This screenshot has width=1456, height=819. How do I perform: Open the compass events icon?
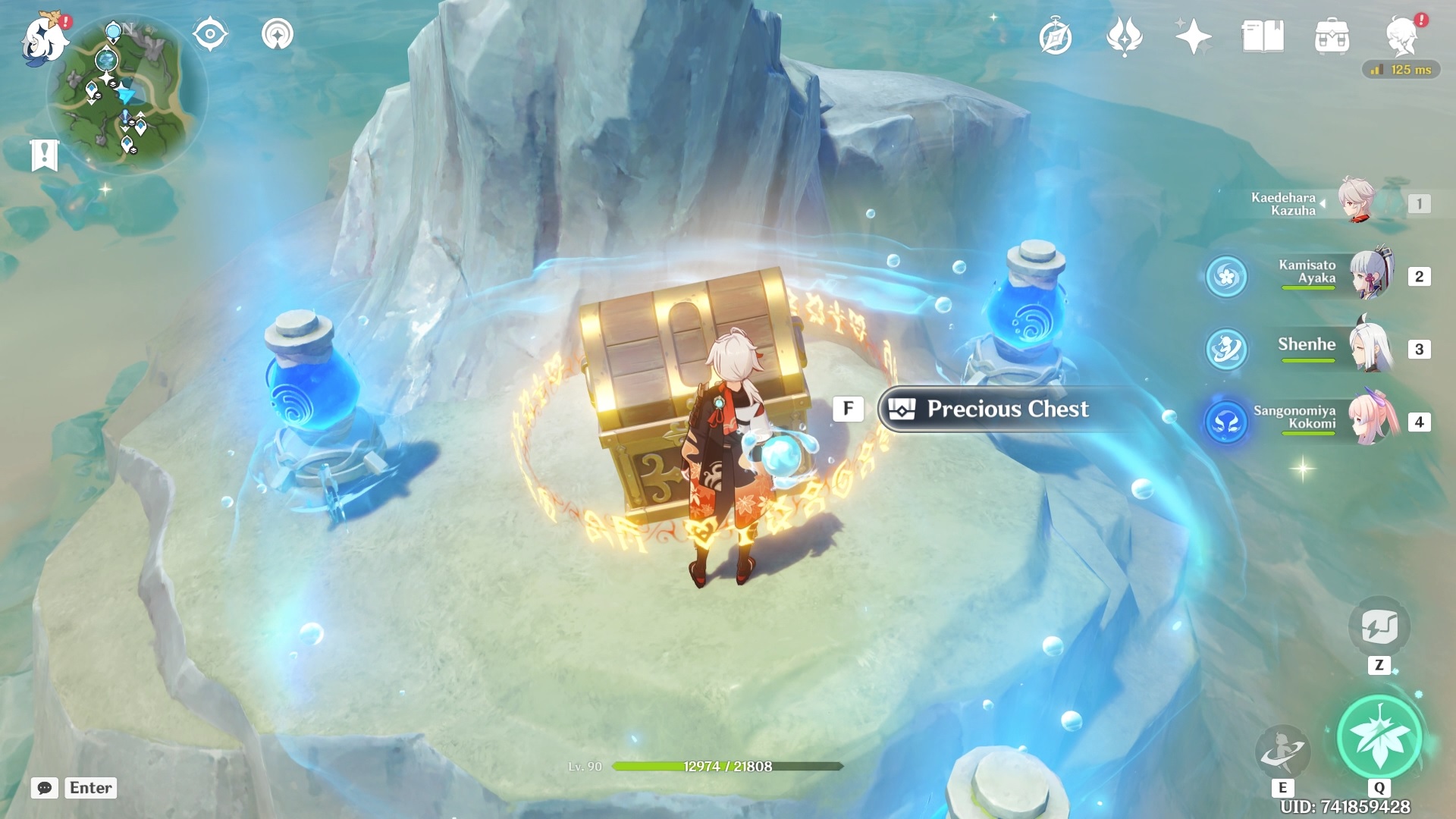coord(1055,37)
